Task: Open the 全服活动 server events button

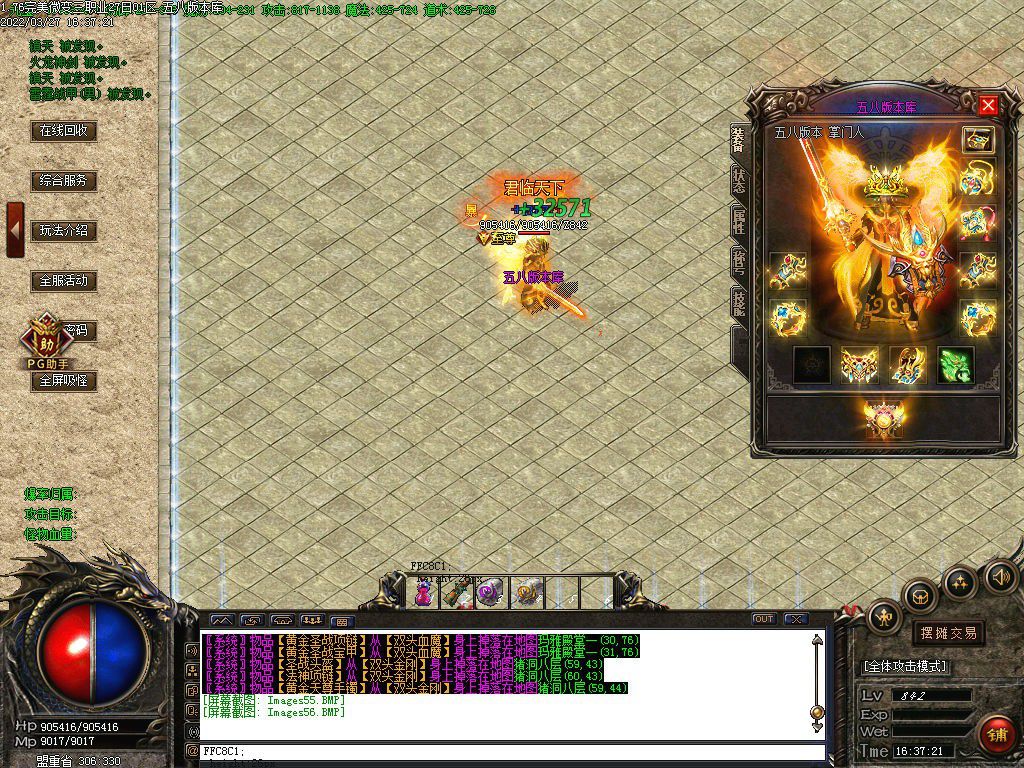Action: click(x=64, y=281)
